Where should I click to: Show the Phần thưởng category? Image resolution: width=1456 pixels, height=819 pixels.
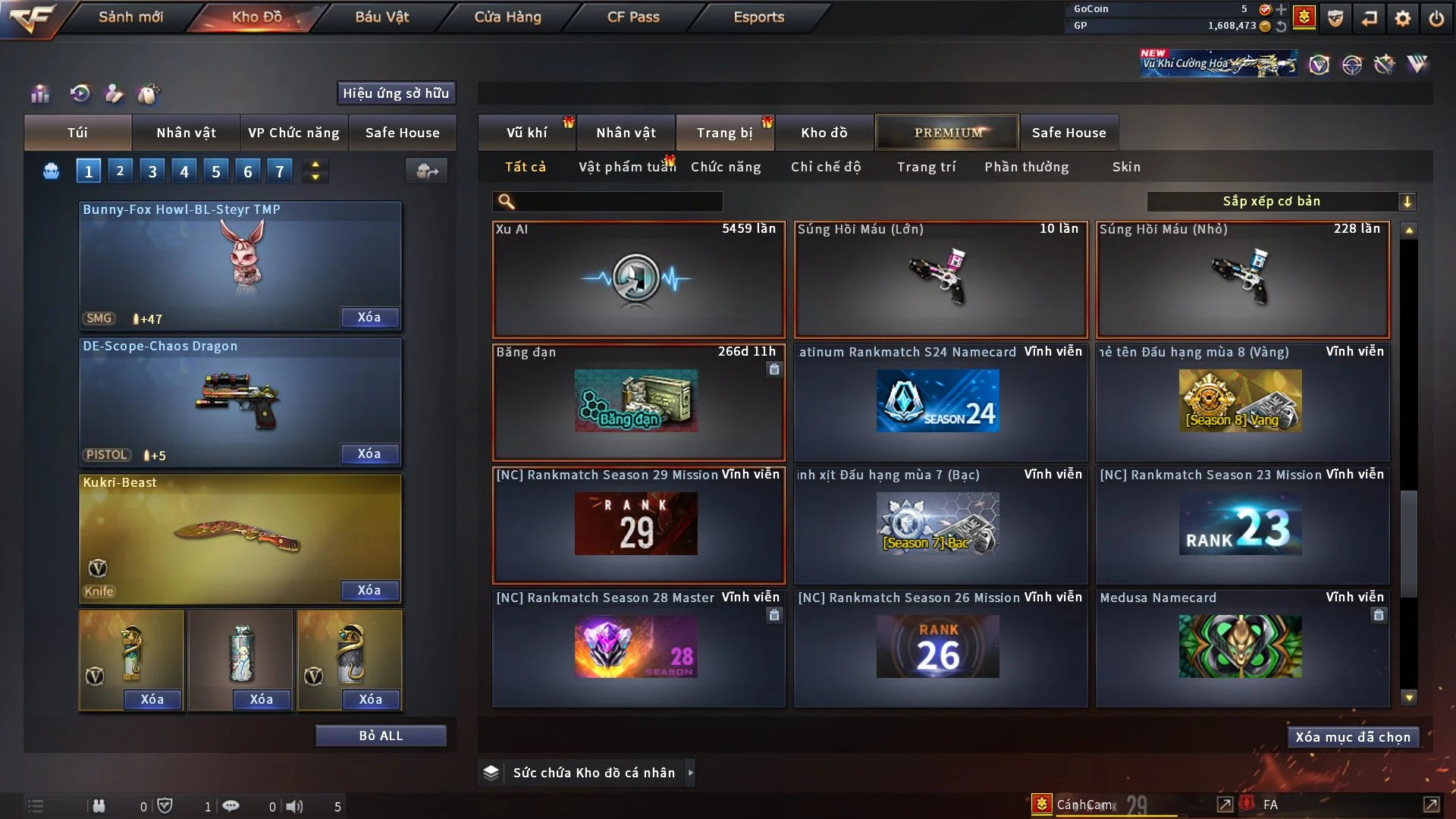pyautogui.click(x=1026, y=167)
